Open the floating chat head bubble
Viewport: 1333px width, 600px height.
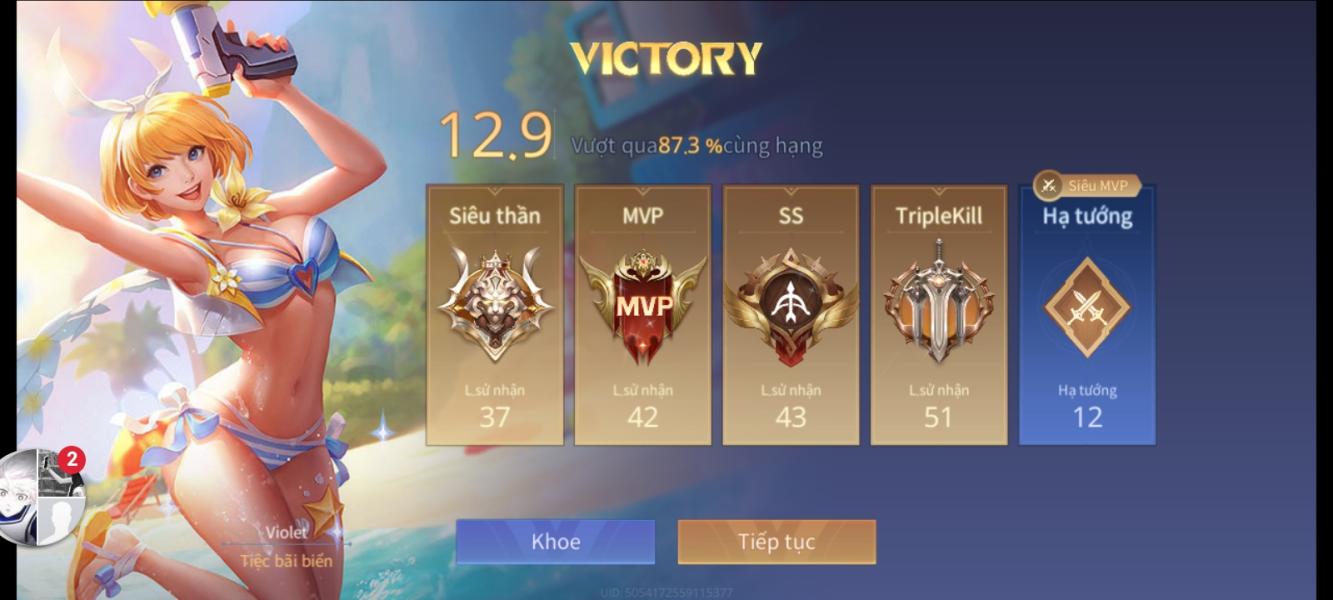tap(41, 498)
